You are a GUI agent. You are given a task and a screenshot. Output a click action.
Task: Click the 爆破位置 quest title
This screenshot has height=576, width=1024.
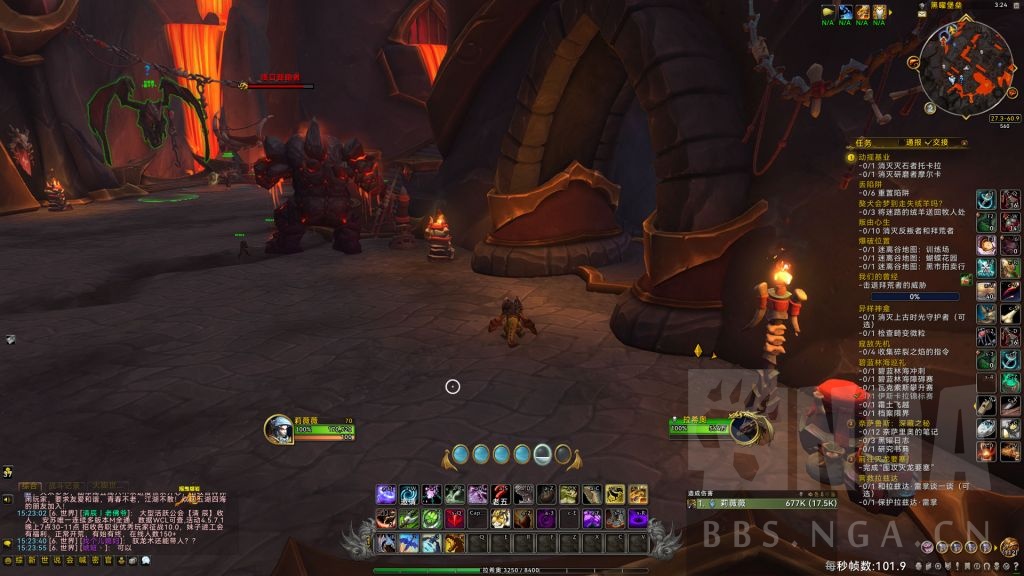click(x=873, y=240)
